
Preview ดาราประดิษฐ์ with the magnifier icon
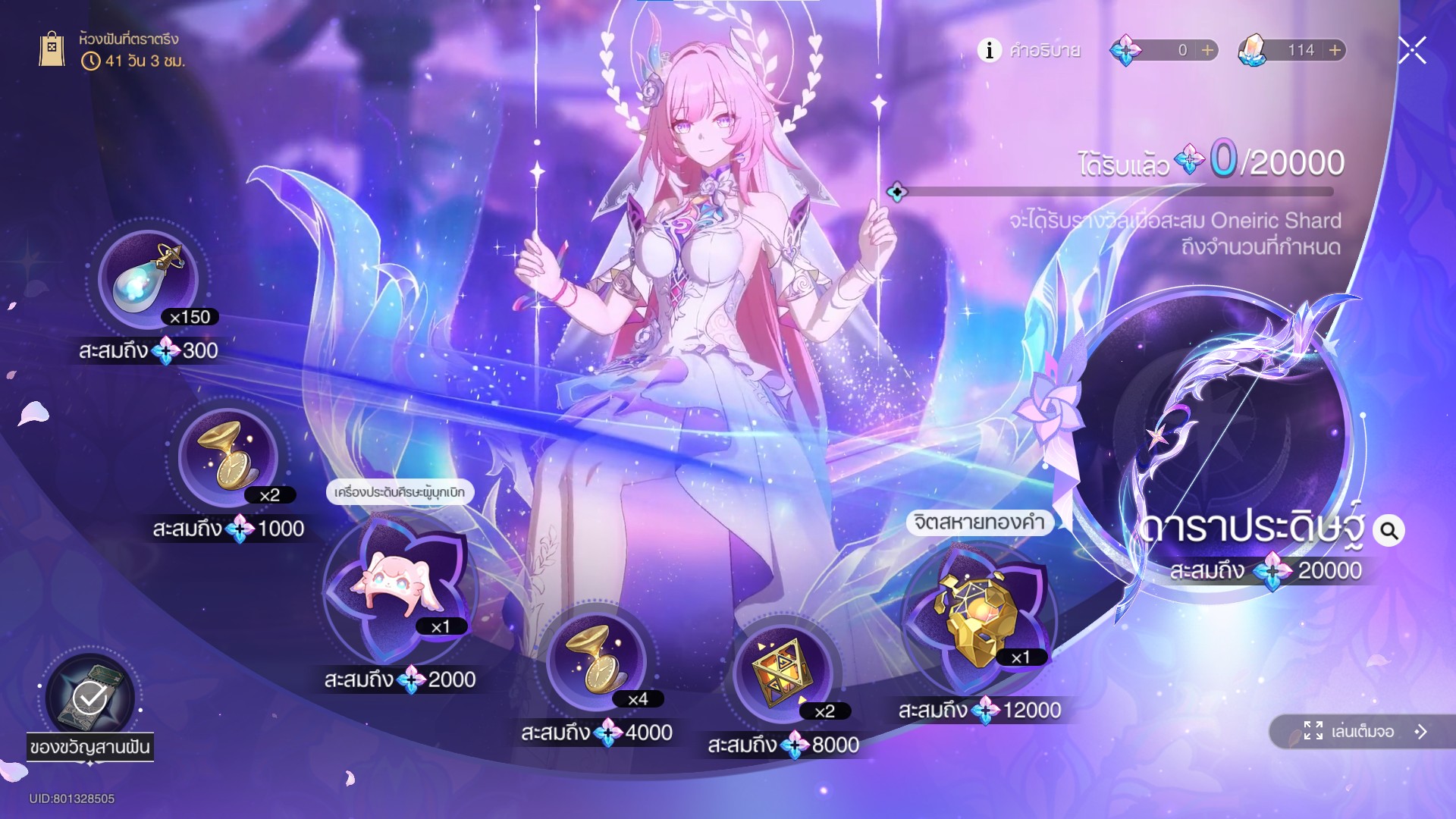pyautogui.click(x=1389, y=530)
